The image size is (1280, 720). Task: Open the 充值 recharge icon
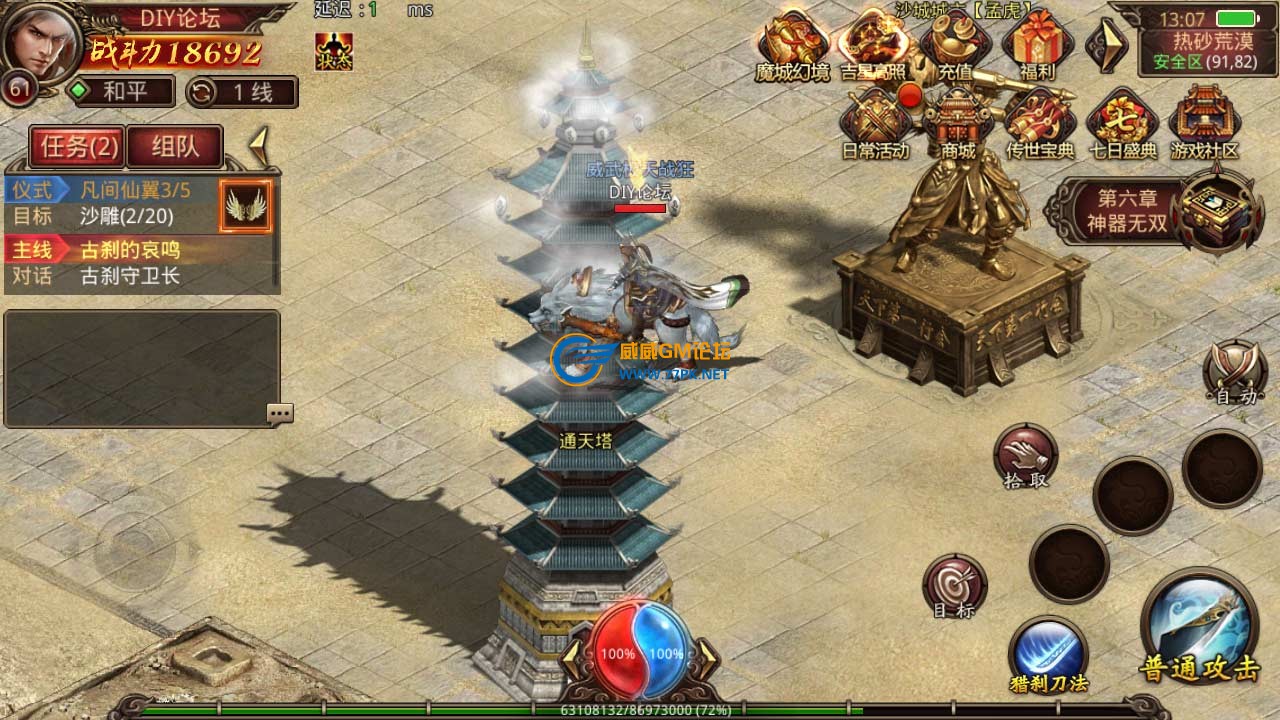click(x=955, y=45)
